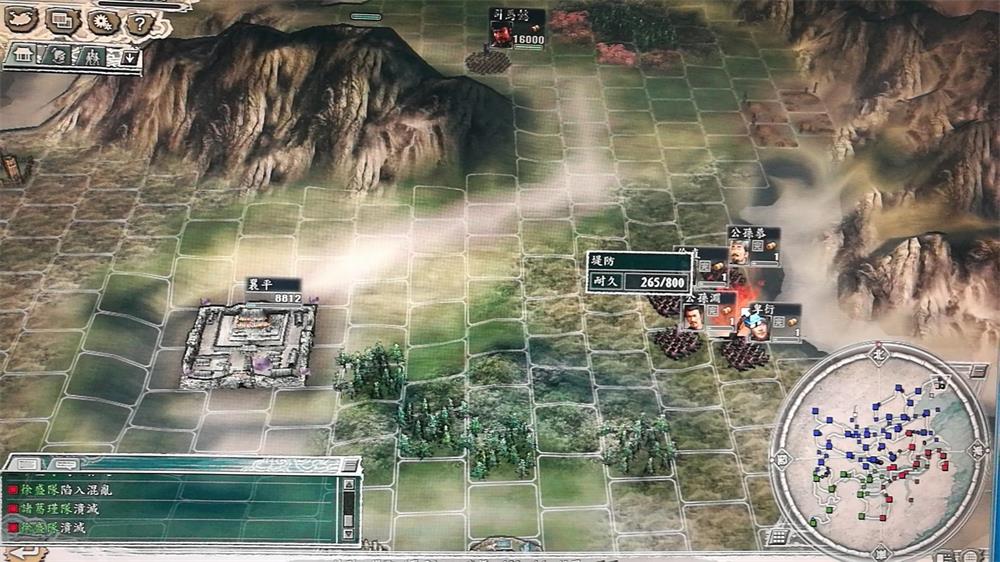Switch to the speech bubble log tab
This screenshot has height=562, width=1000.
click(64, 464)
